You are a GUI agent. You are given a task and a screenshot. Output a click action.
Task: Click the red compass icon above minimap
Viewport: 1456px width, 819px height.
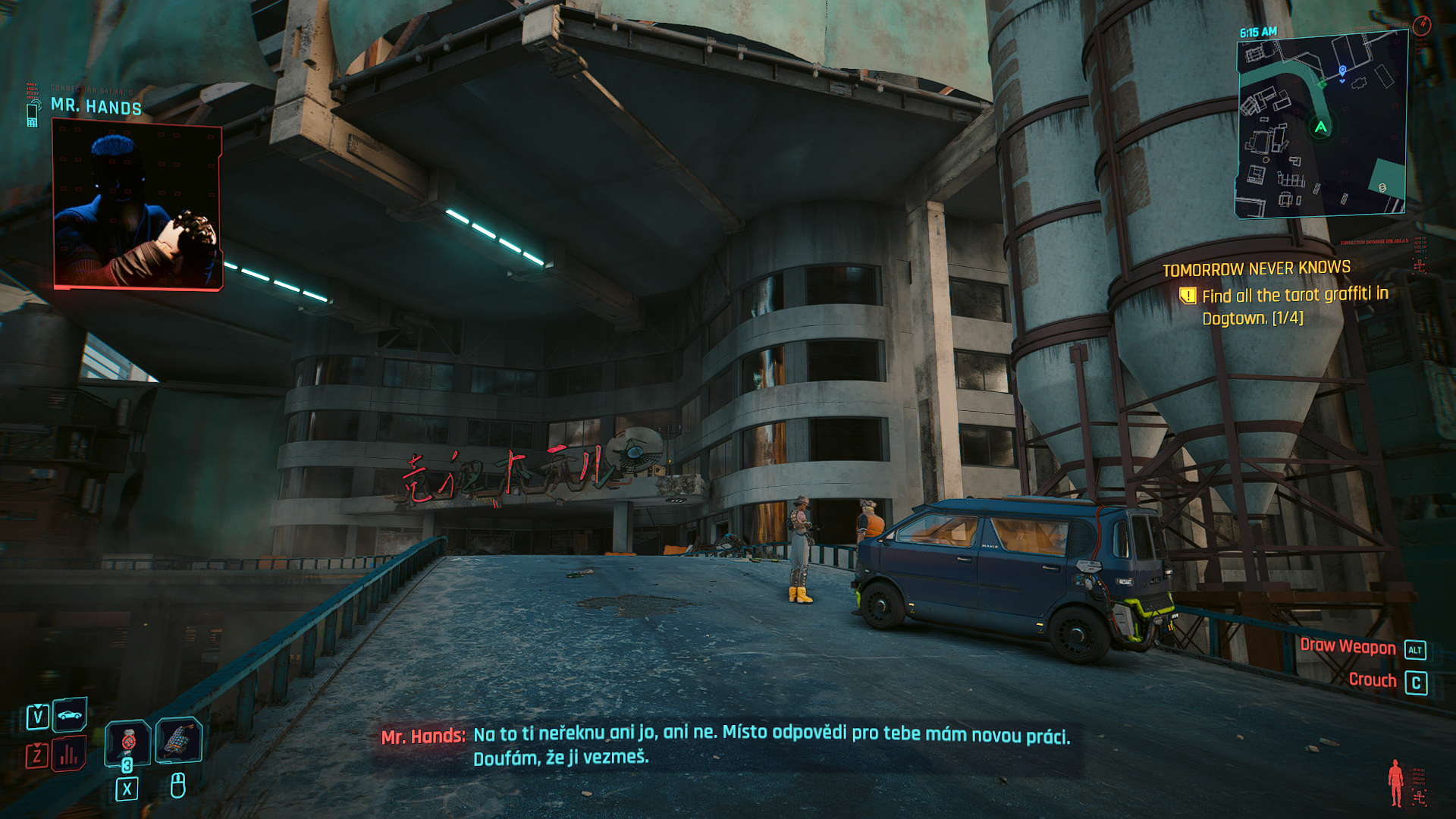(x=1421, y=26)
